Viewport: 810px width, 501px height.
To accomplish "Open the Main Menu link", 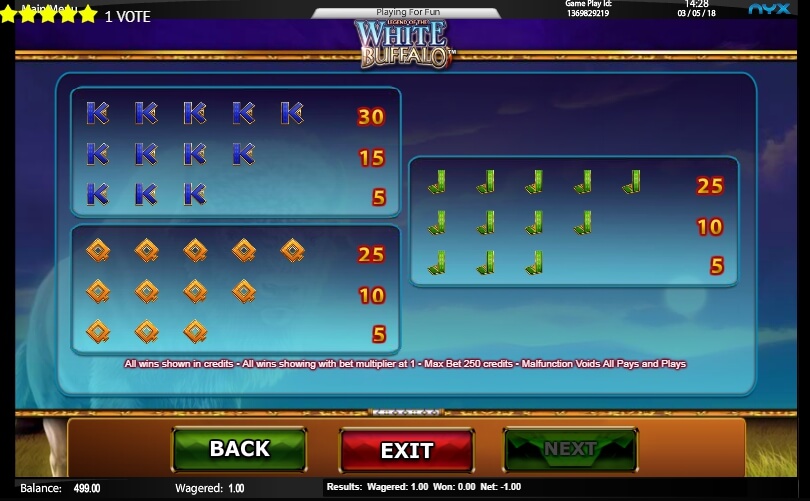I will [x=49, y=5].
